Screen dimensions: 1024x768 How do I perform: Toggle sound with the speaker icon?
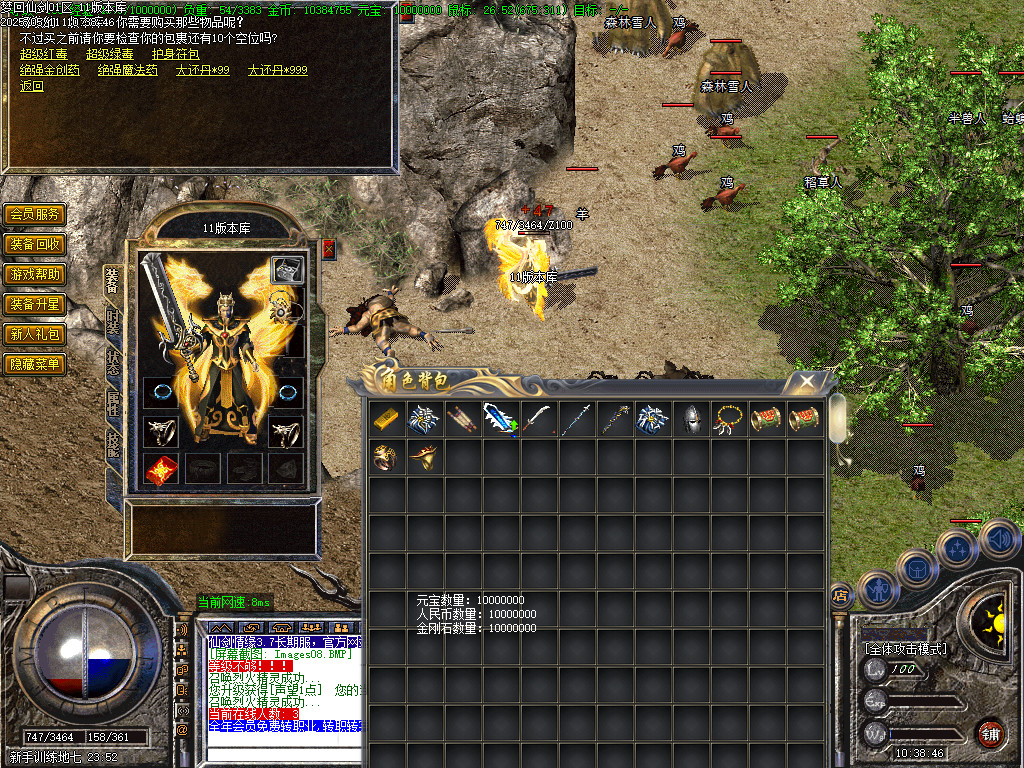click(x=999, y=540)
